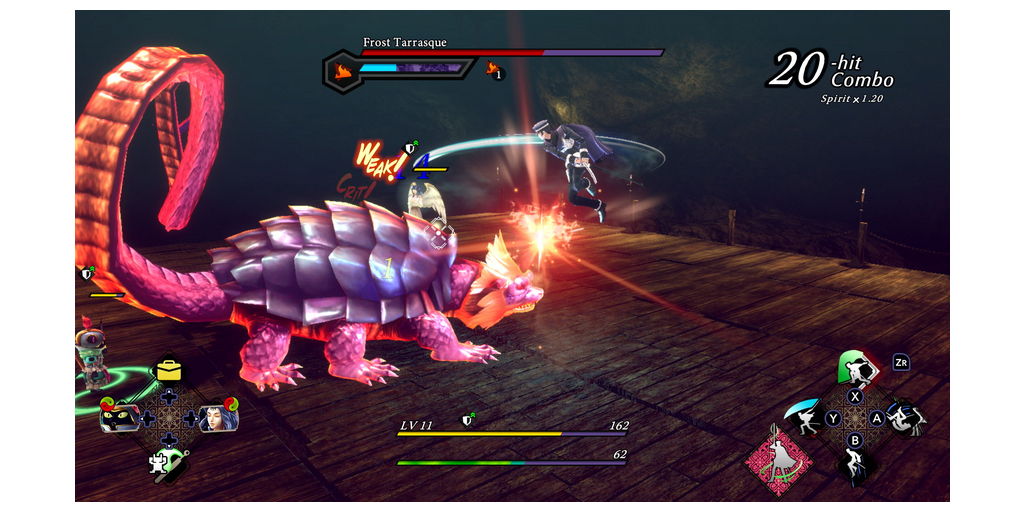The width and height of the screenshot is (1024, 512).
Task: Open the yellow briefcase item icon
Action: point(168,370)
